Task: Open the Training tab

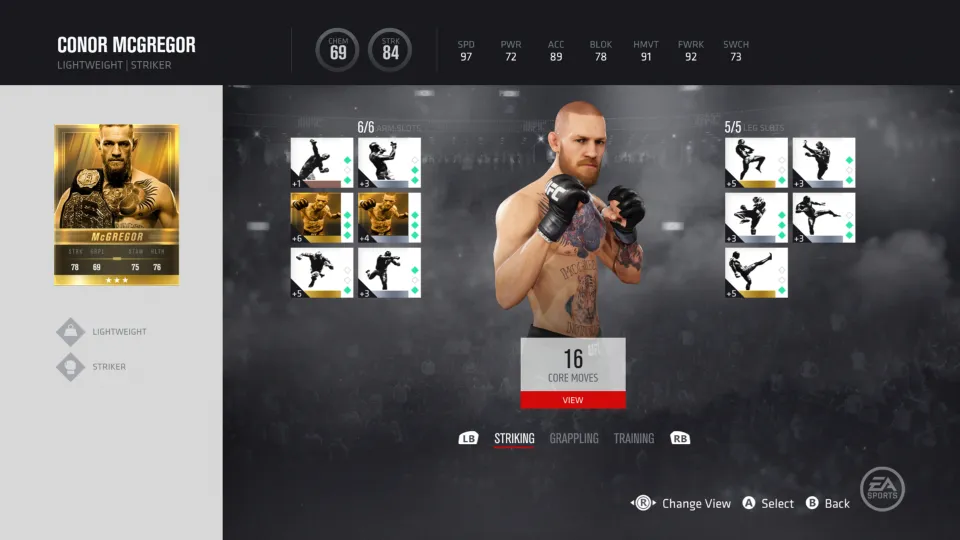Action: [634, 438]
